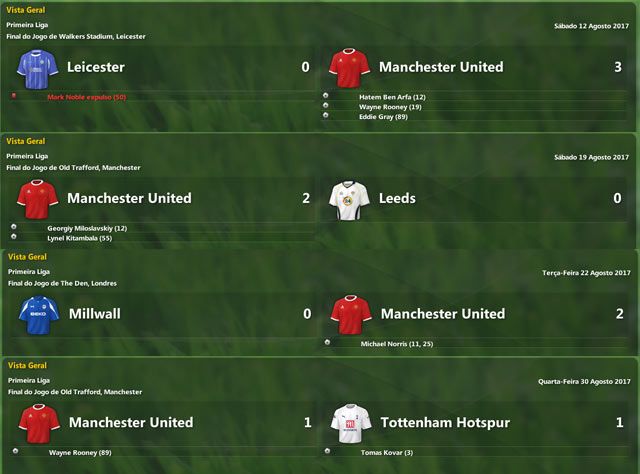Open Eddie Gray's player profile
This screenshot has height=474, width=640.
coord(384,117)
